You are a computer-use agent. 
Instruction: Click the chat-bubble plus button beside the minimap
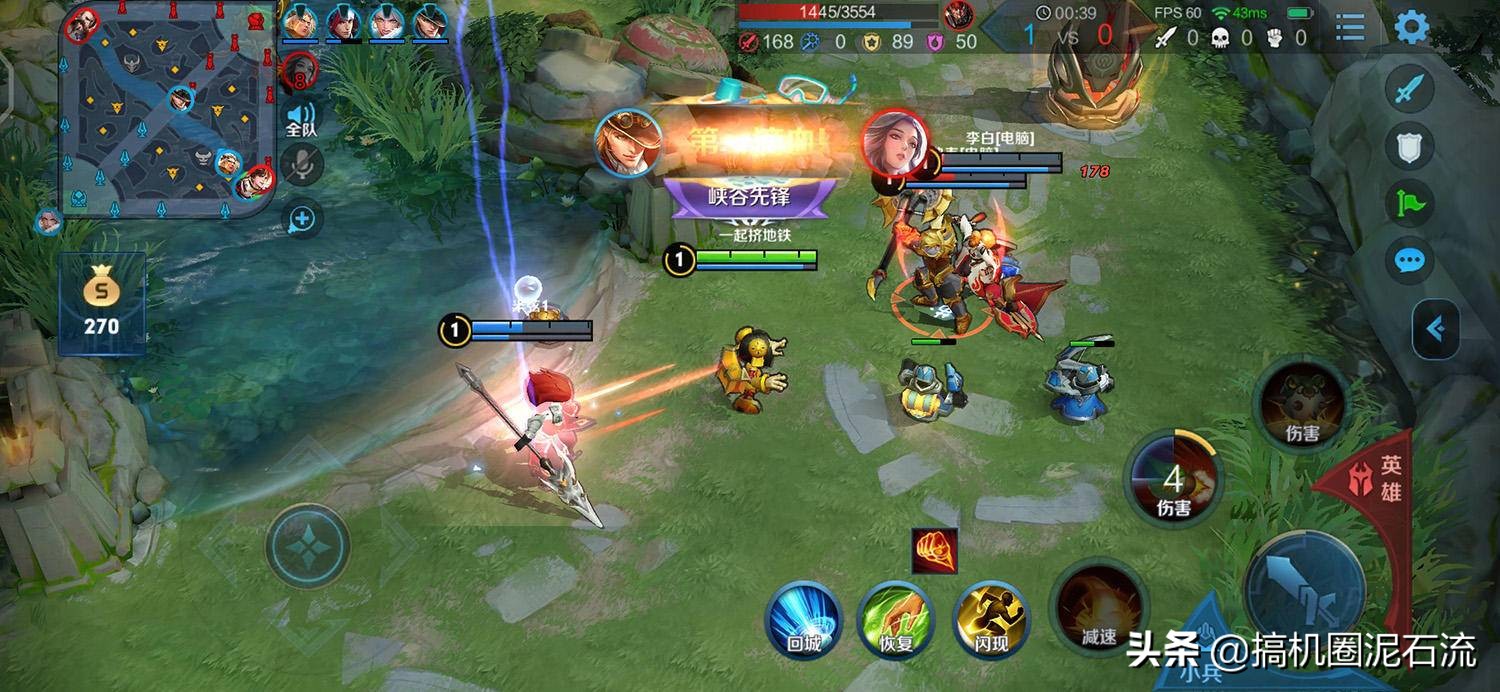(301, 218)
